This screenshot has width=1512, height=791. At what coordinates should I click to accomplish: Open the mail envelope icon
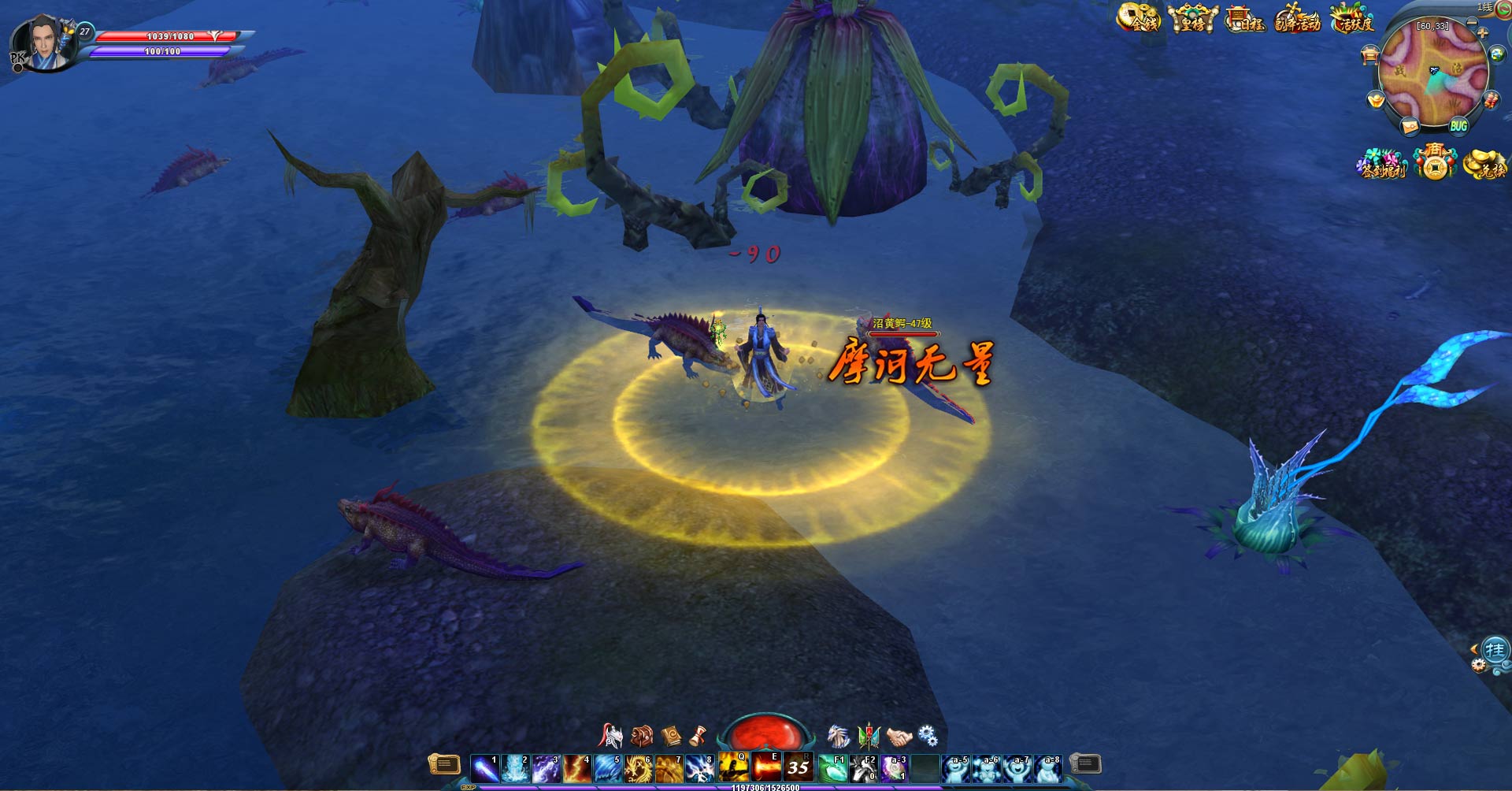point(1410,126)
